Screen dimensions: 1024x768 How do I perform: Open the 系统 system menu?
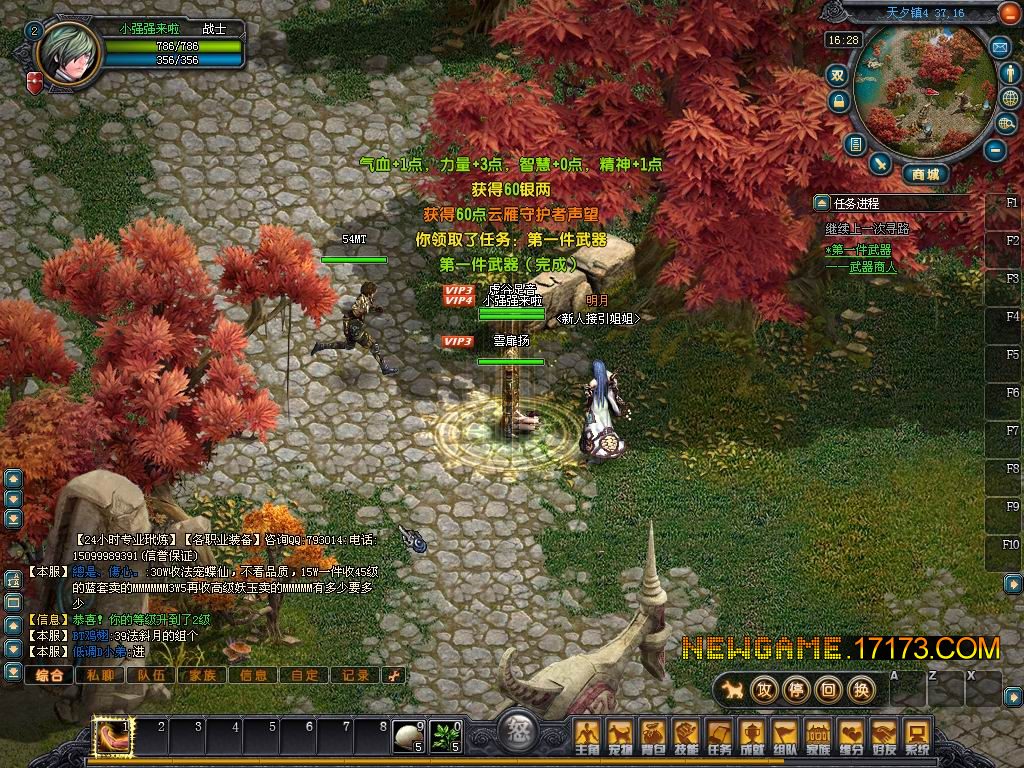[x=917, y=736]
